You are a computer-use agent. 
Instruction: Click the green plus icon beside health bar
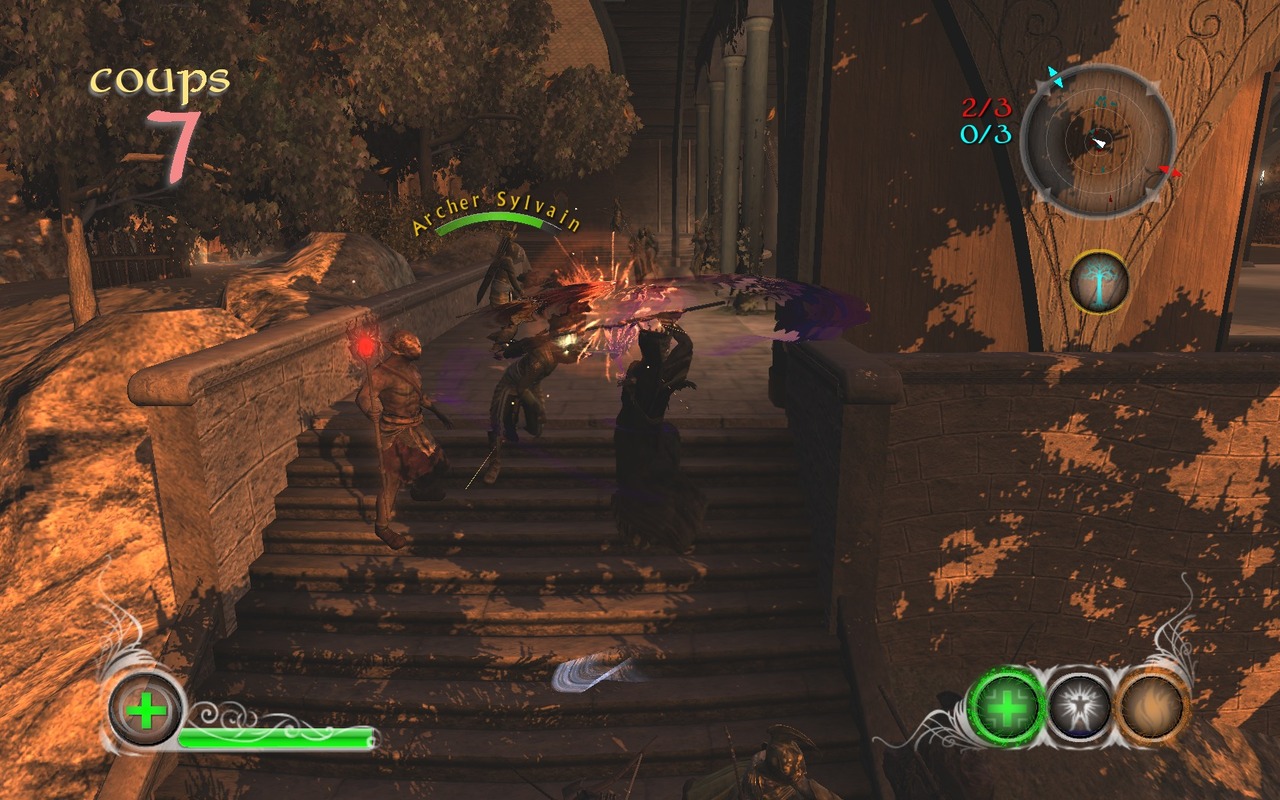147,710
